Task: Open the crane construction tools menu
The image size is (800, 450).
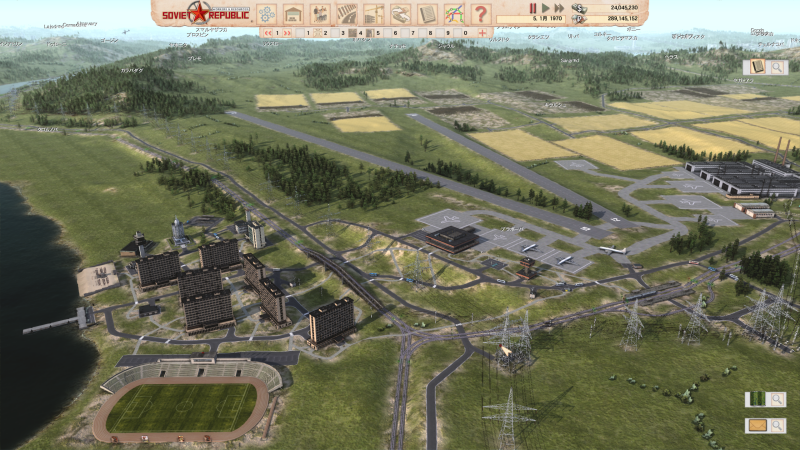Action: pyautogui.click(x=374, y=14)
